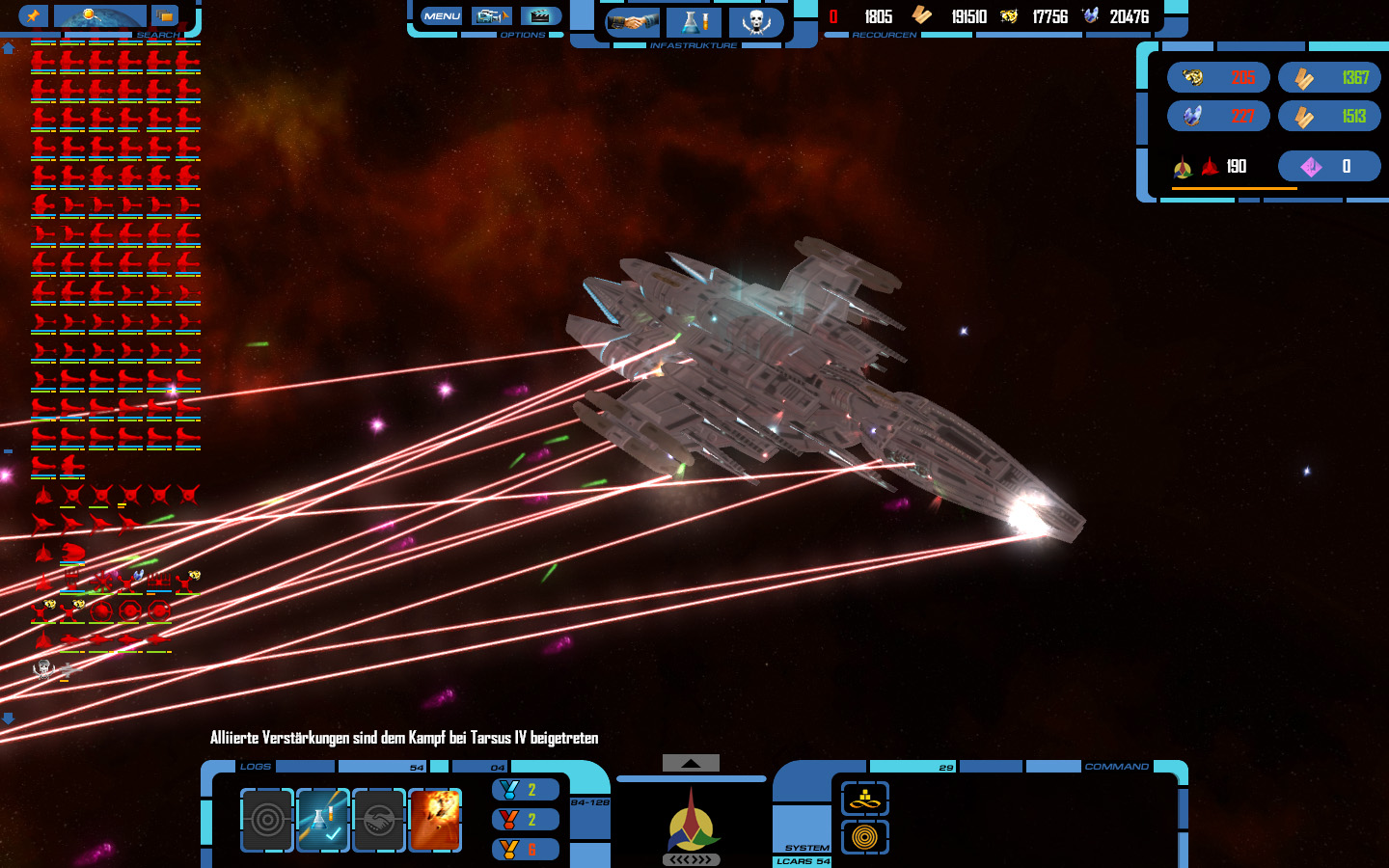The image size is (1389, 868).
Task: View the explosion battle log
Action: pyautogui.click(x=435, y=820)
